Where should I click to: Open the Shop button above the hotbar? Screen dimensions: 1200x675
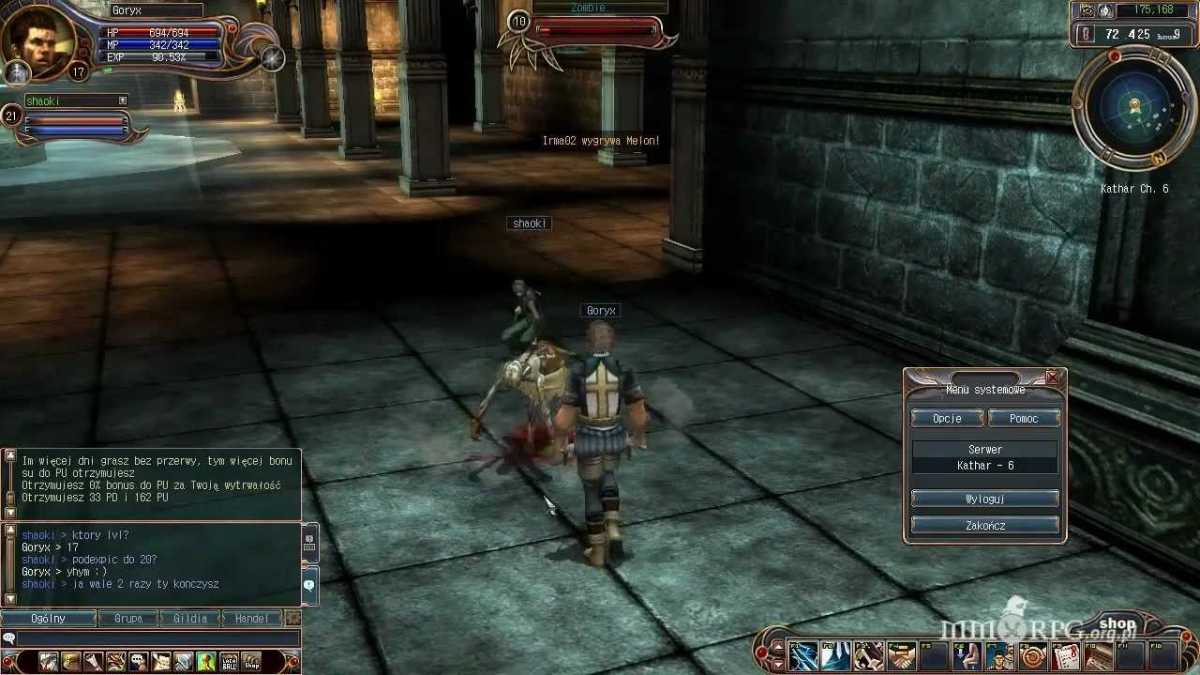click(x=1116, y=624)
